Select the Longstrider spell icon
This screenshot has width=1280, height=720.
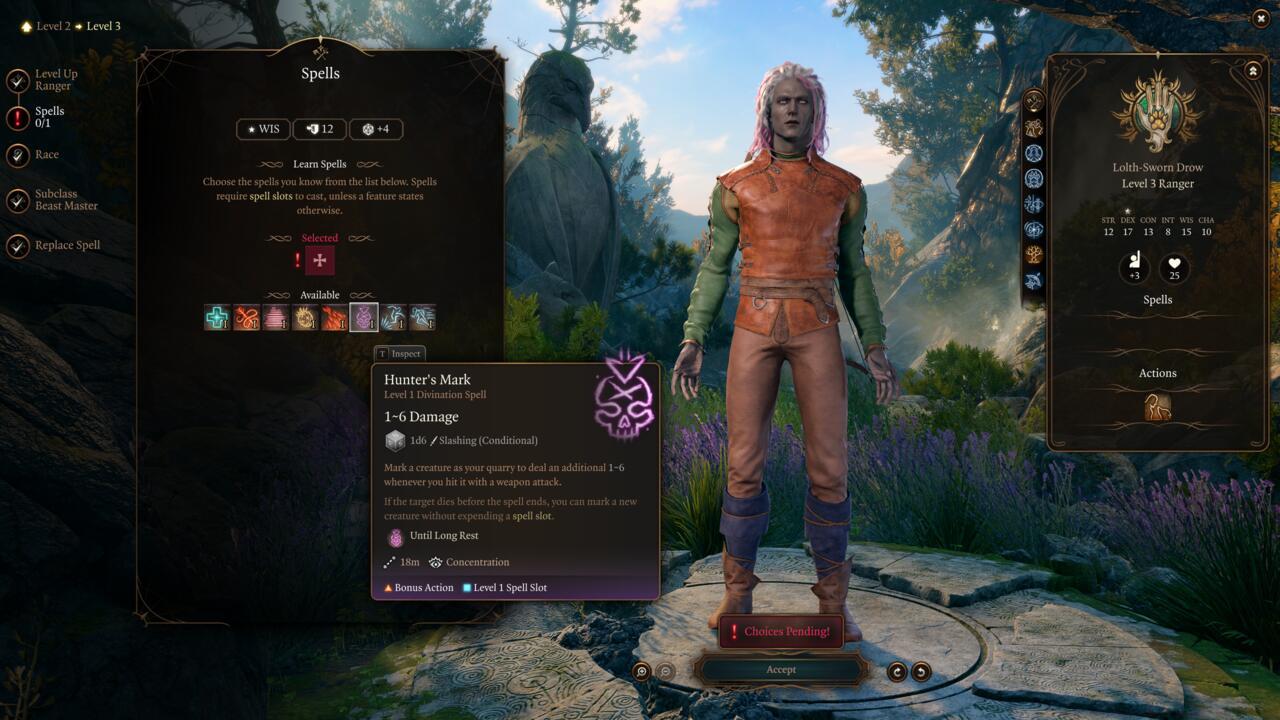[x=421, y=317]
